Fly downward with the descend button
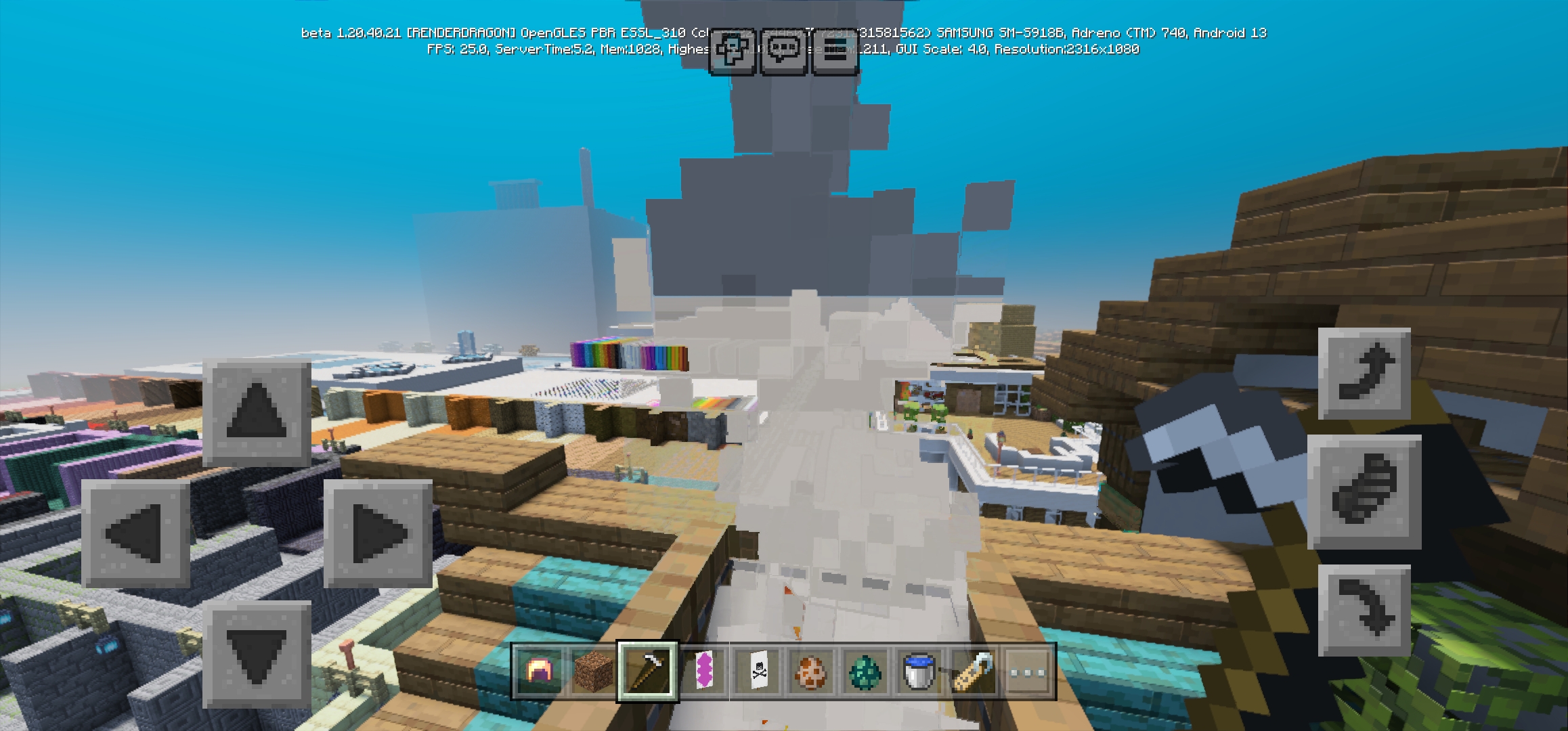Viewport: 1568px width, 731px height. [x=1364, y=611]
